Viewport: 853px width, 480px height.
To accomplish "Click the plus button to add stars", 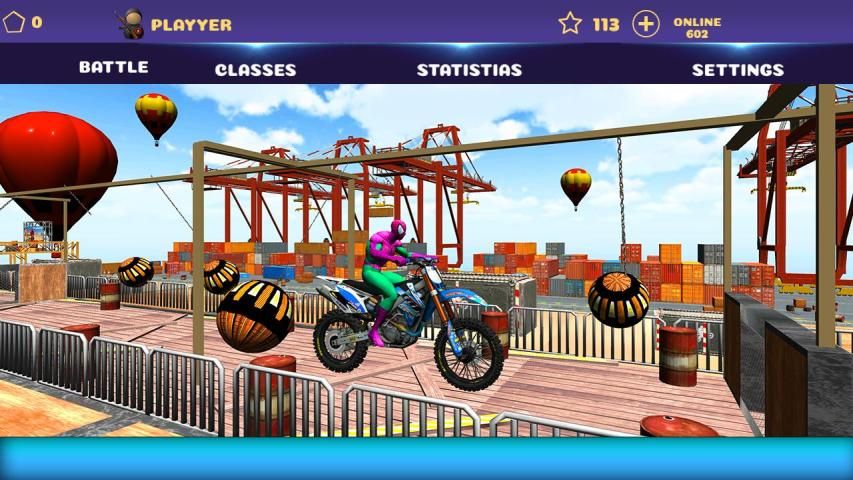I will point(646,24).
